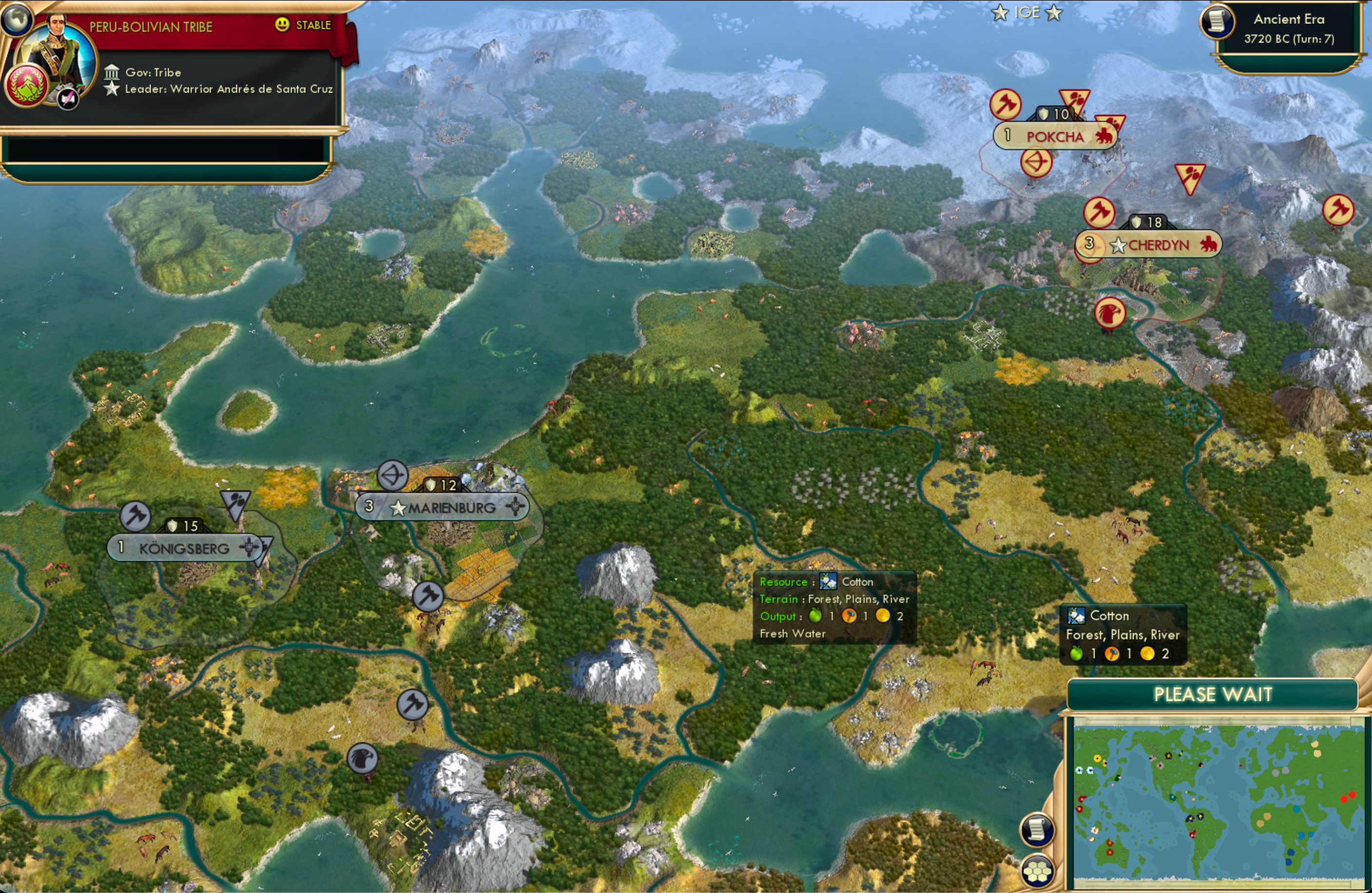Open Königsberg by clicking its city name
The image size is (1372, 893).
183,549
